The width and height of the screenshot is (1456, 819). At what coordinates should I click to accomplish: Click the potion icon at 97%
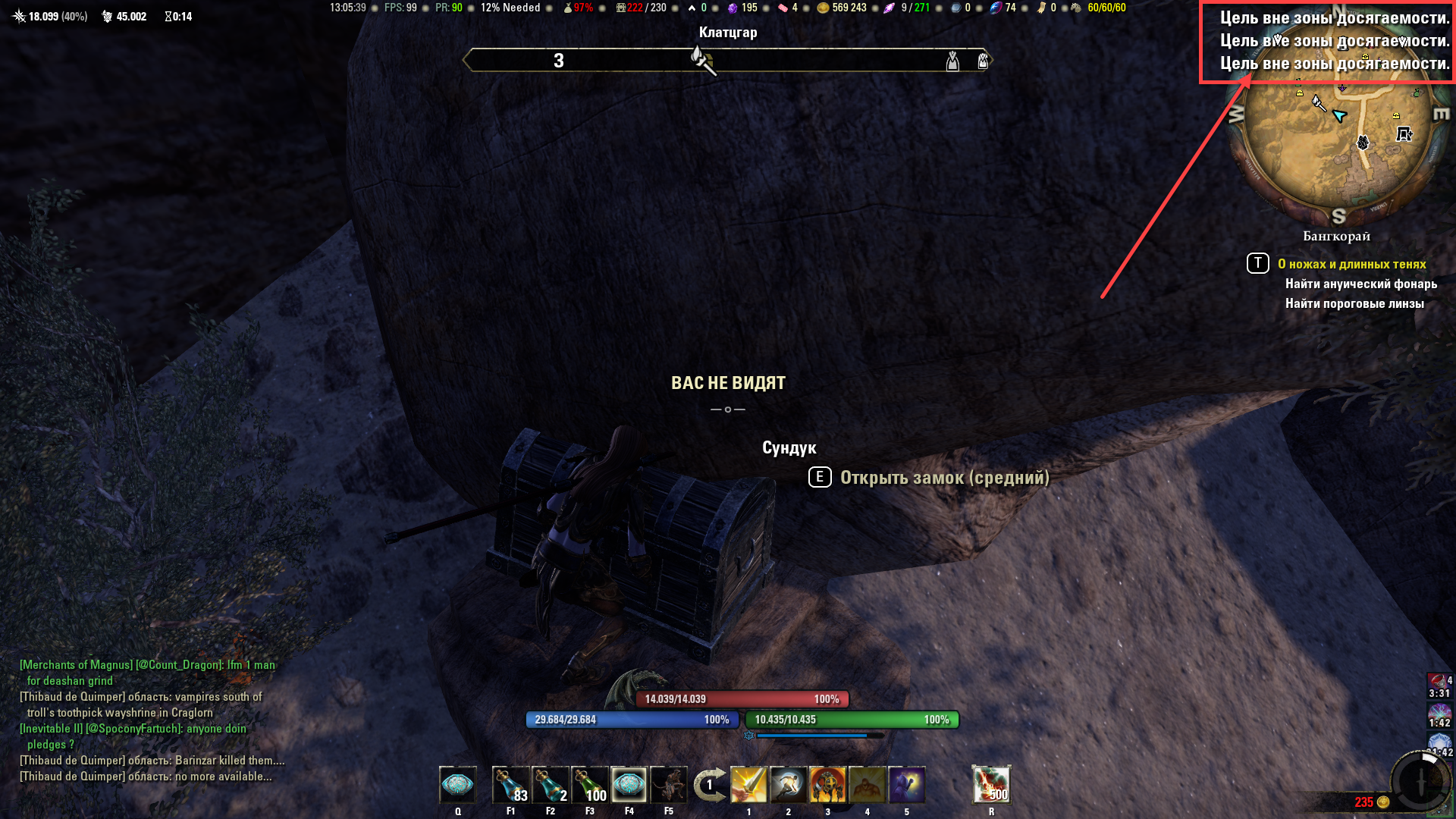[569, 8]
